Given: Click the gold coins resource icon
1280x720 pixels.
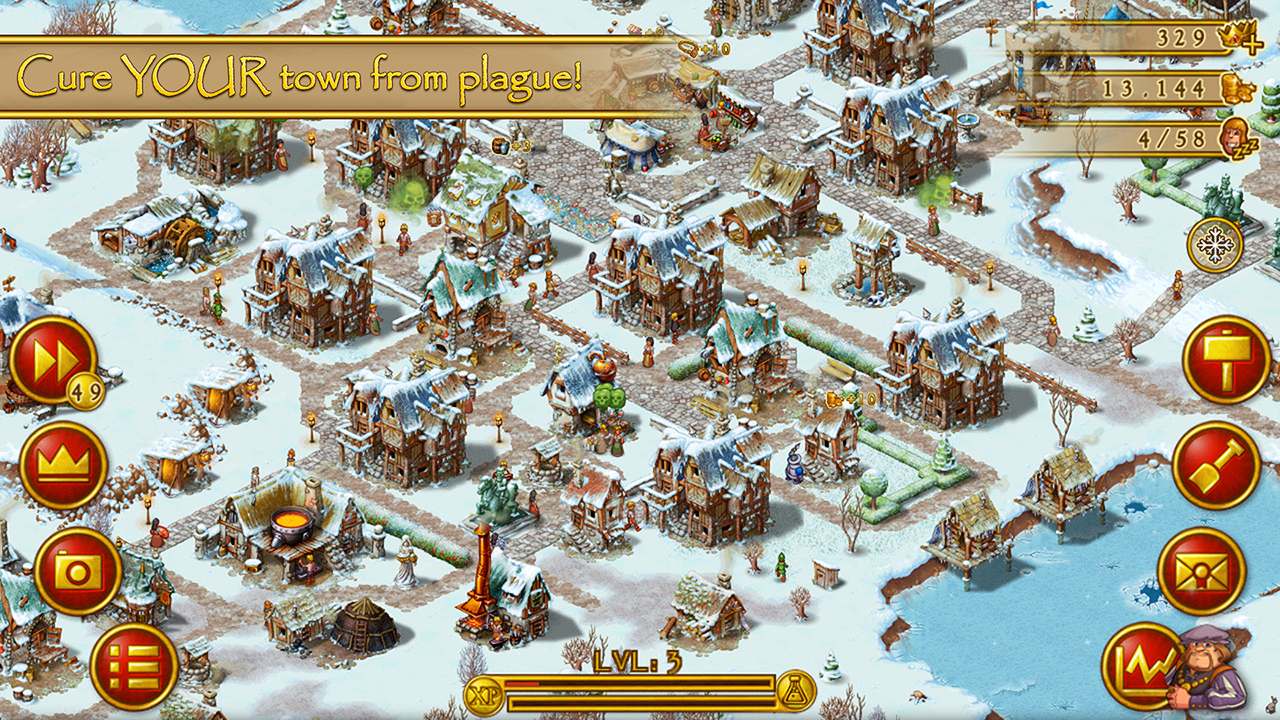Looking at the screenshot, I should click(1238, 89).
